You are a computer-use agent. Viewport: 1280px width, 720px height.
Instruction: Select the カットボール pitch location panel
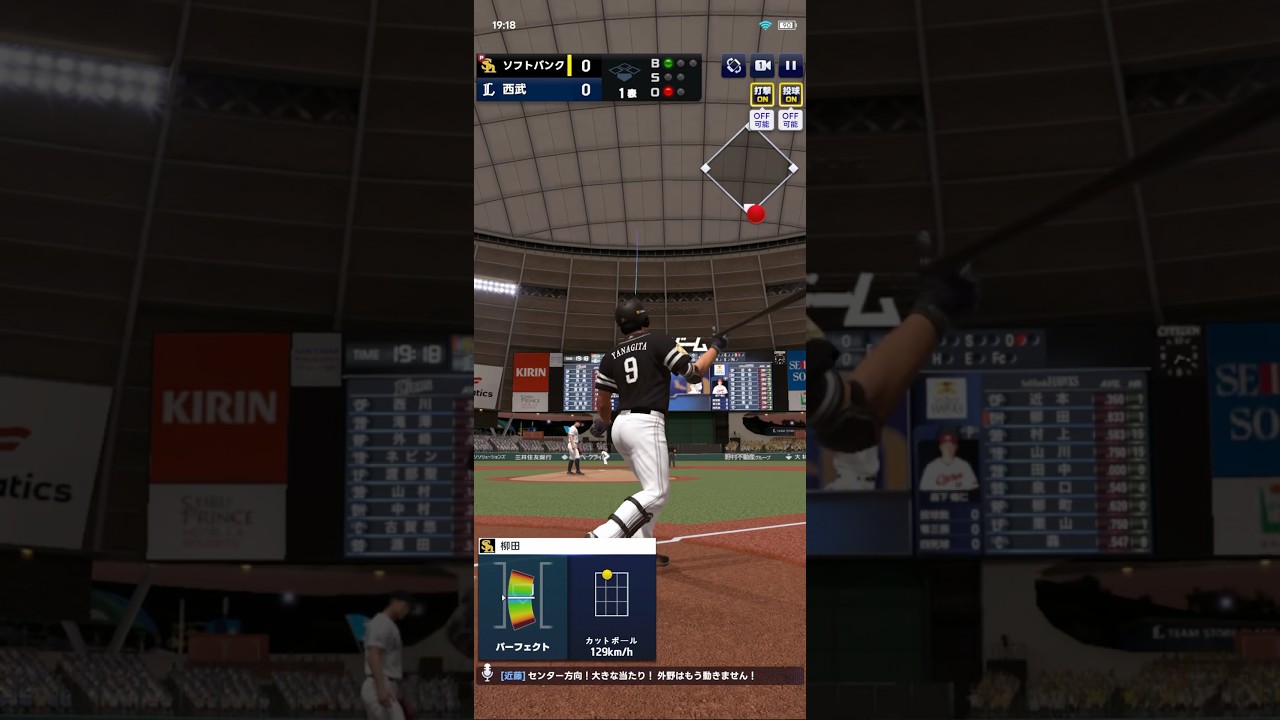pos(611,607)
